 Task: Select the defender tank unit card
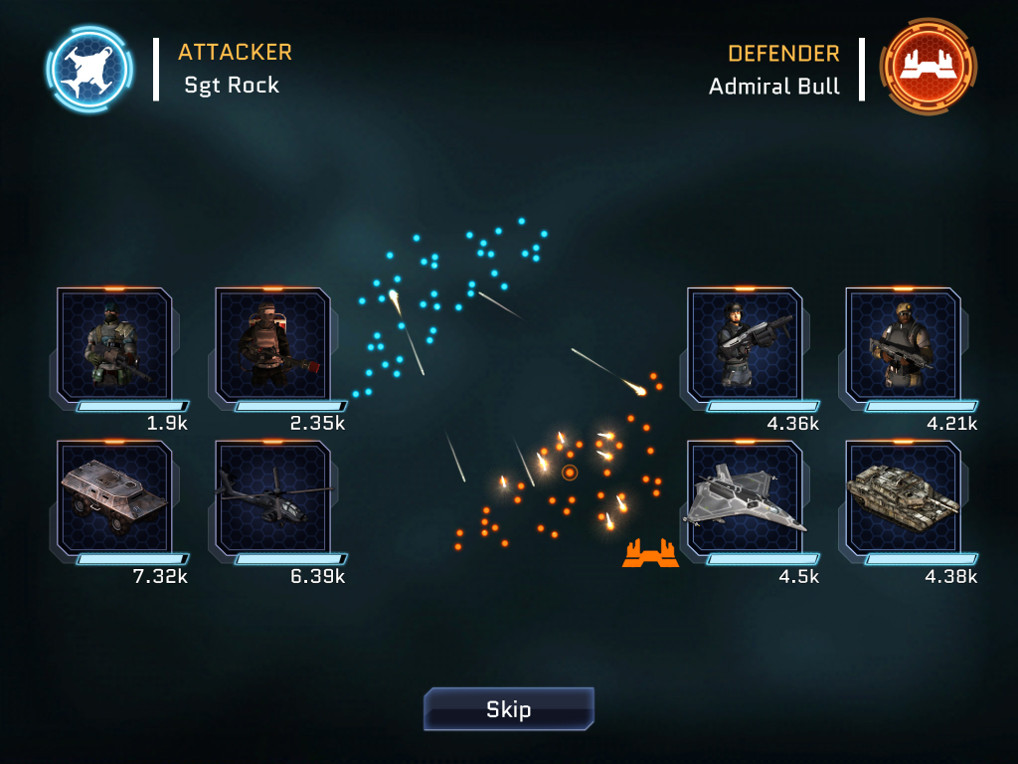pos(903,498)
